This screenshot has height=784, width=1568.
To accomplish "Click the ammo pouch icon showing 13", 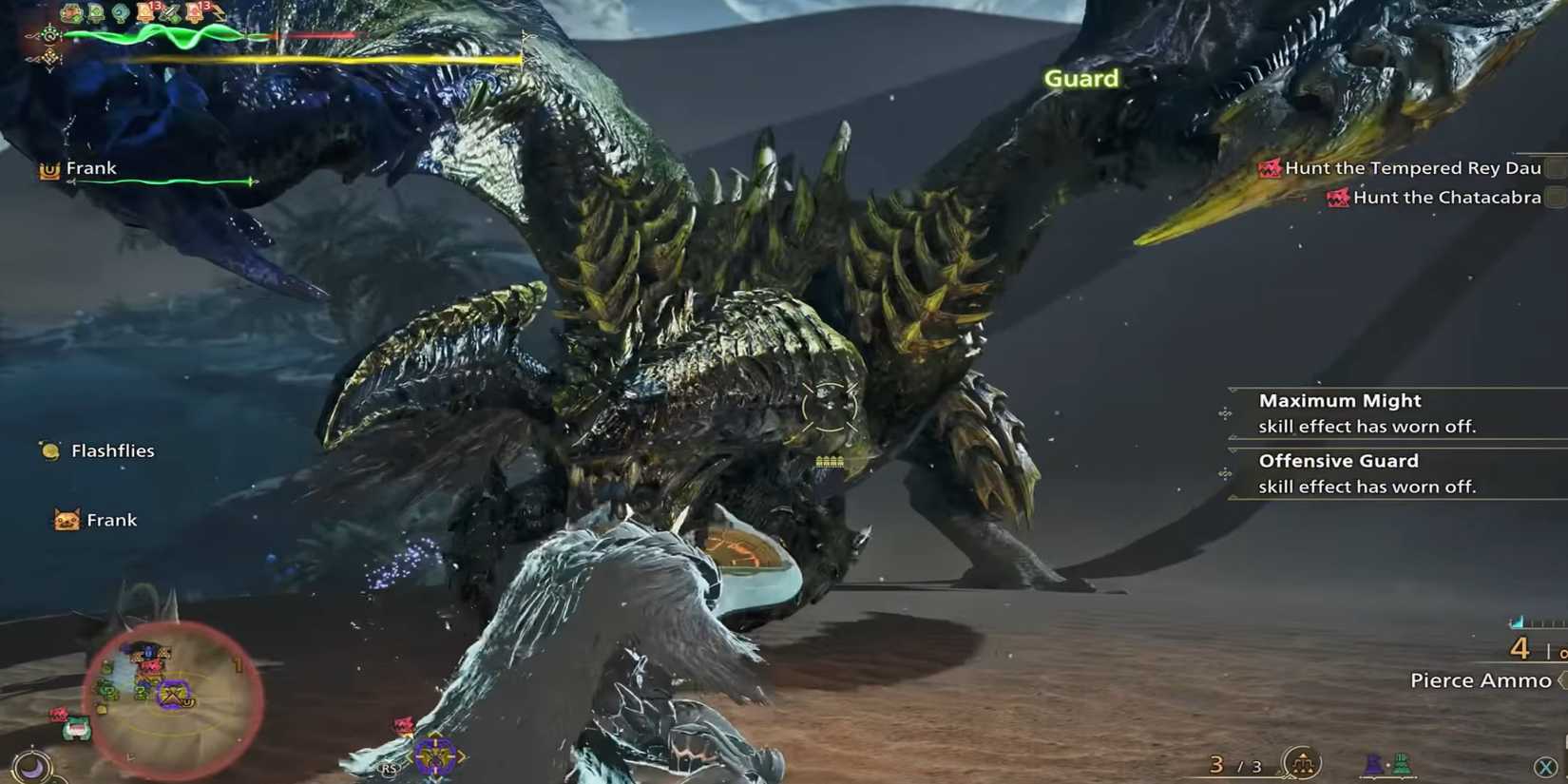I will [143, 11].
